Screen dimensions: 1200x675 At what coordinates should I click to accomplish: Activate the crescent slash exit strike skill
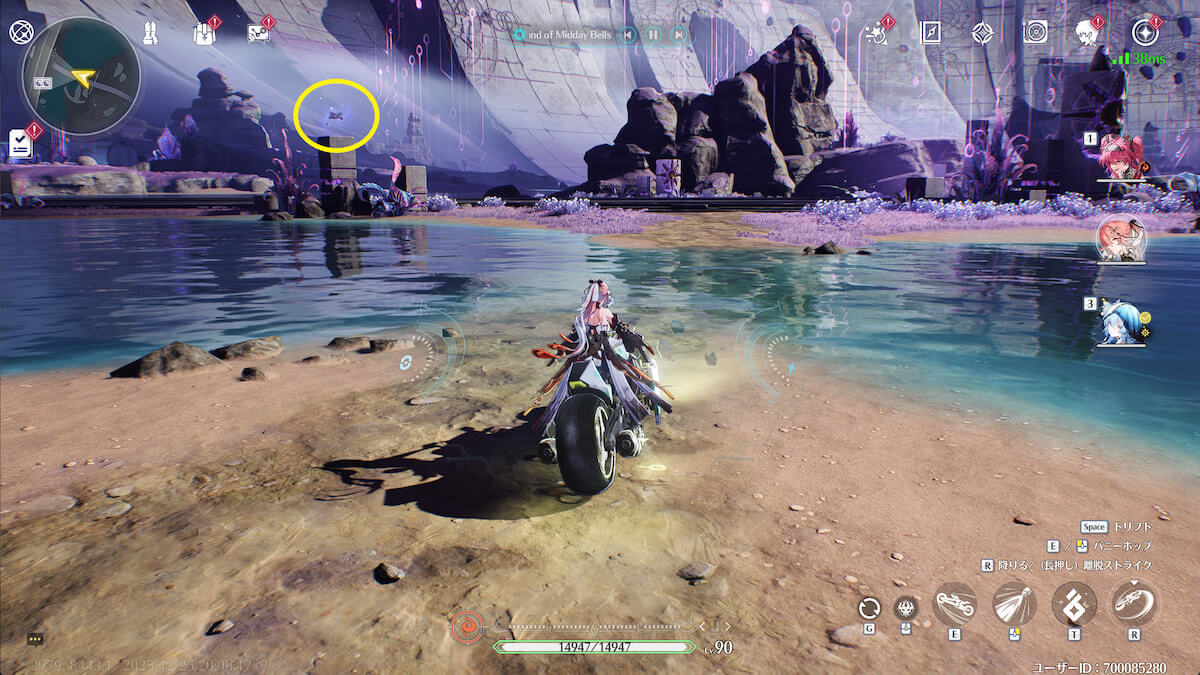point(1134,604)
